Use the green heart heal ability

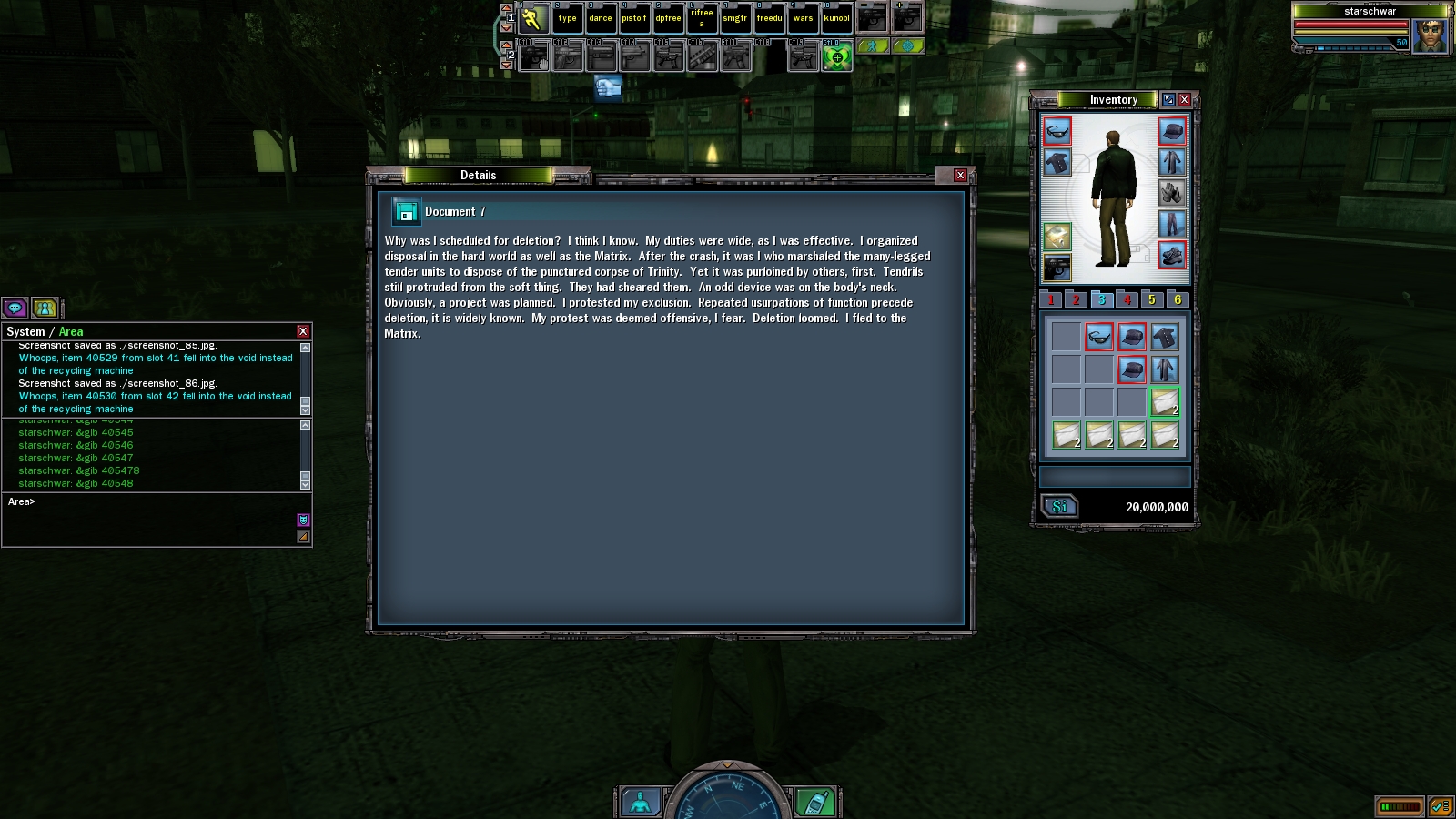tap(836, 57)
